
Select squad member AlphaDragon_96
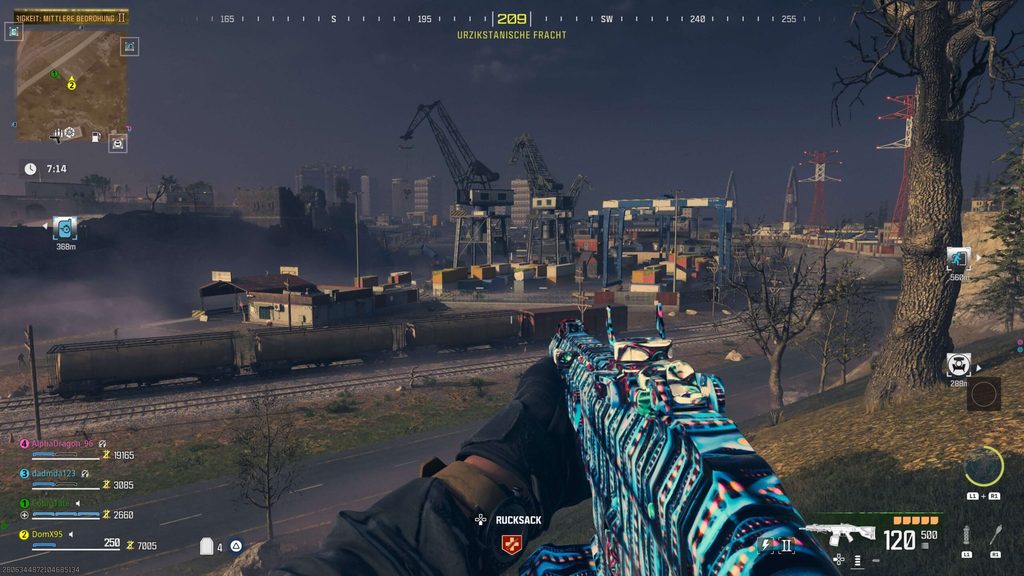(x=62, y=443)
